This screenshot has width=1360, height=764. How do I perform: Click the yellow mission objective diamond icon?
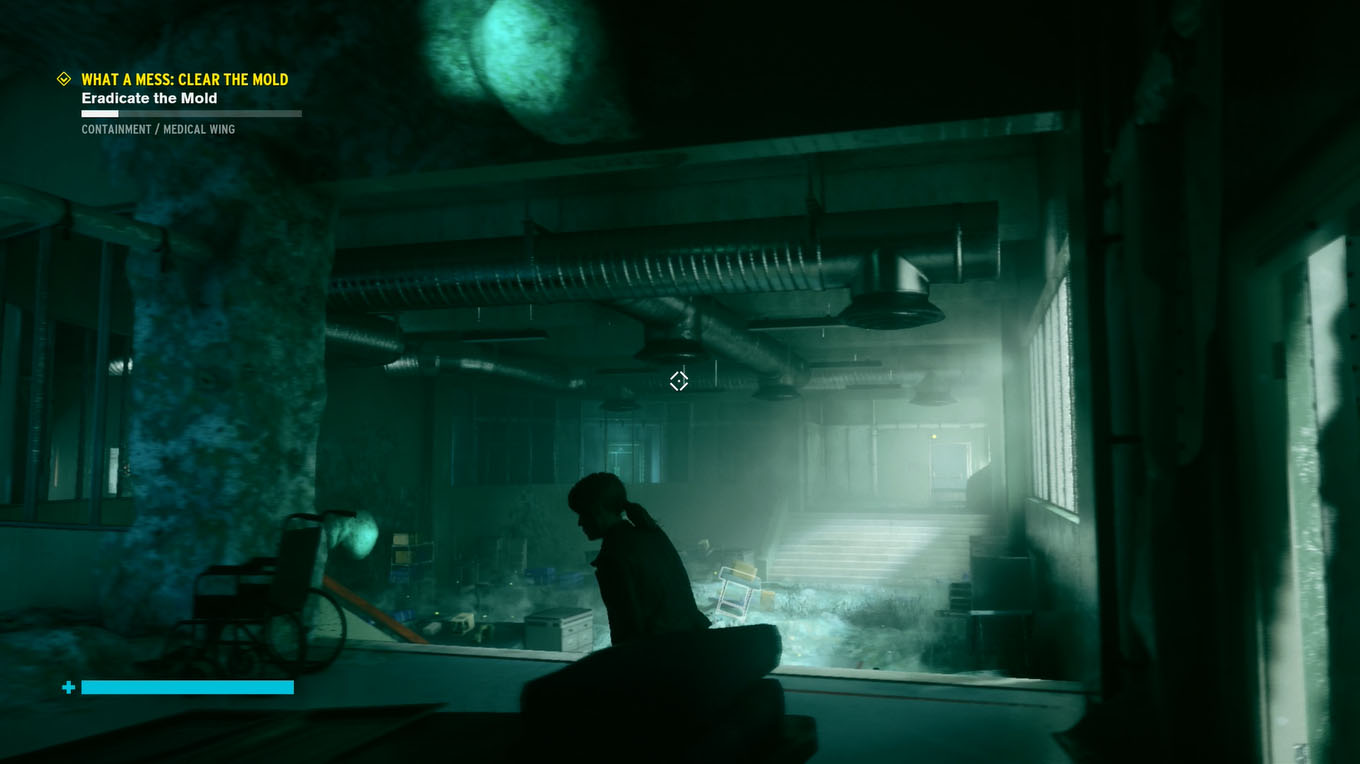coord(64,79)
